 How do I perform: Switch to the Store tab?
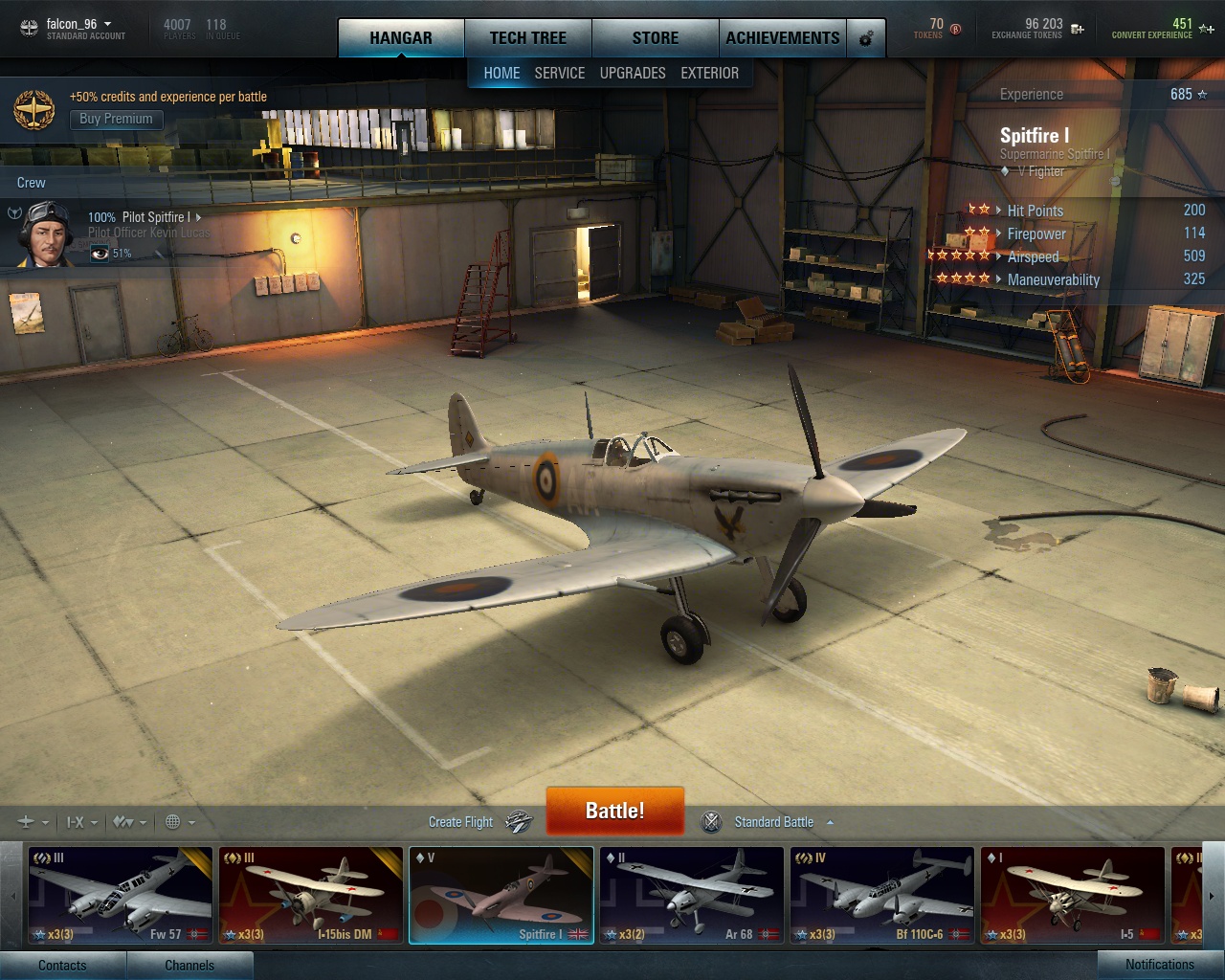point(655,38)
